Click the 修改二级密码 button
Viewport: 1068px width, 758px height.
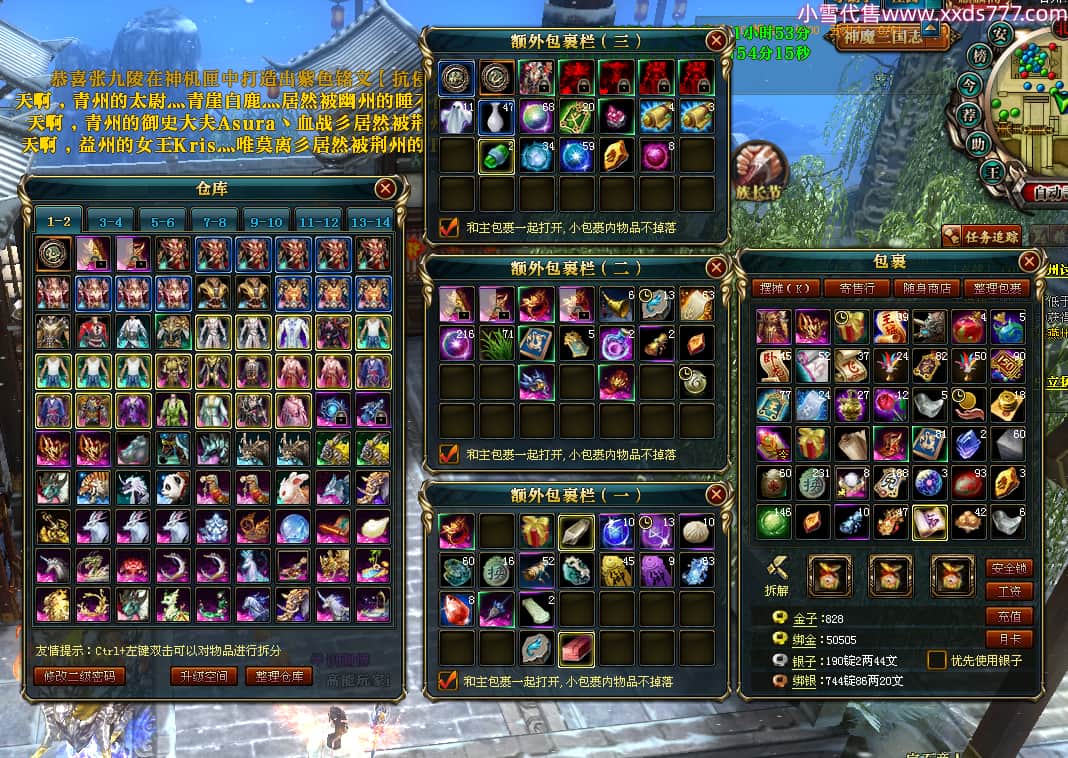[79, 675]
